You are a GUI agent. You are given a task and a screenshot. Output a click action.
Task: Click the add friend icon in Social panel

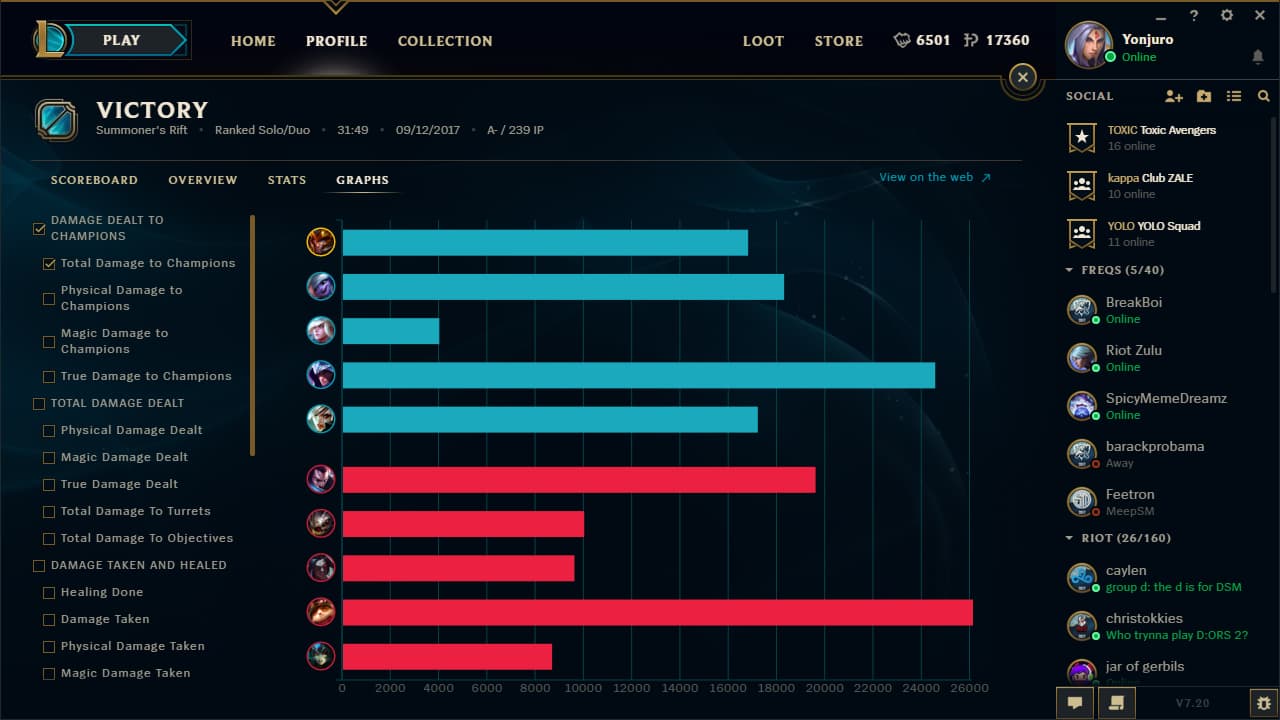1172,95
